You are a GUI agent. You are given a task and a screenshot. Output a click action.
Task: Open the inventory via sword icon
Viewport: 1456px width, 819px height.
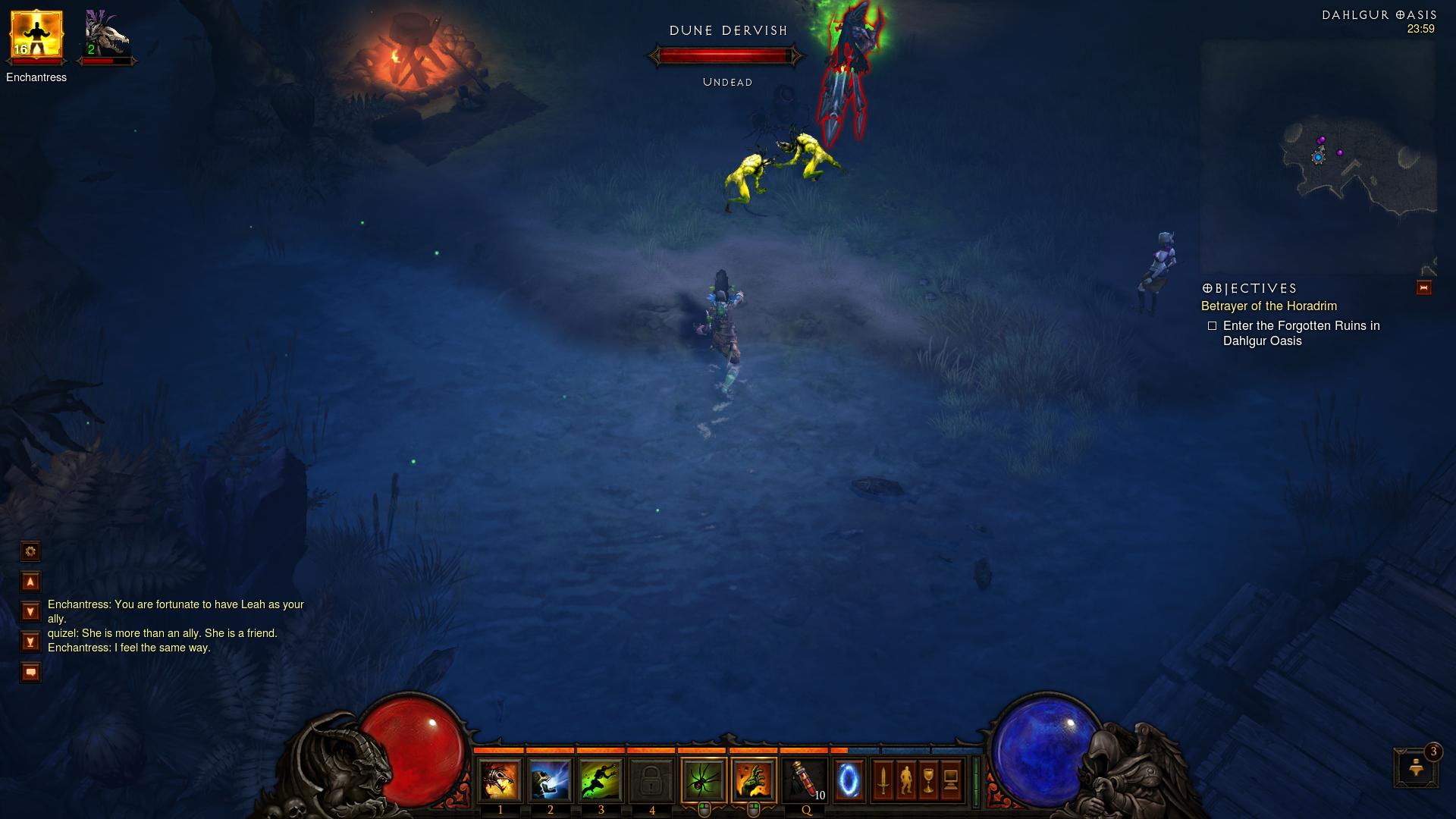tap(883, 780)
